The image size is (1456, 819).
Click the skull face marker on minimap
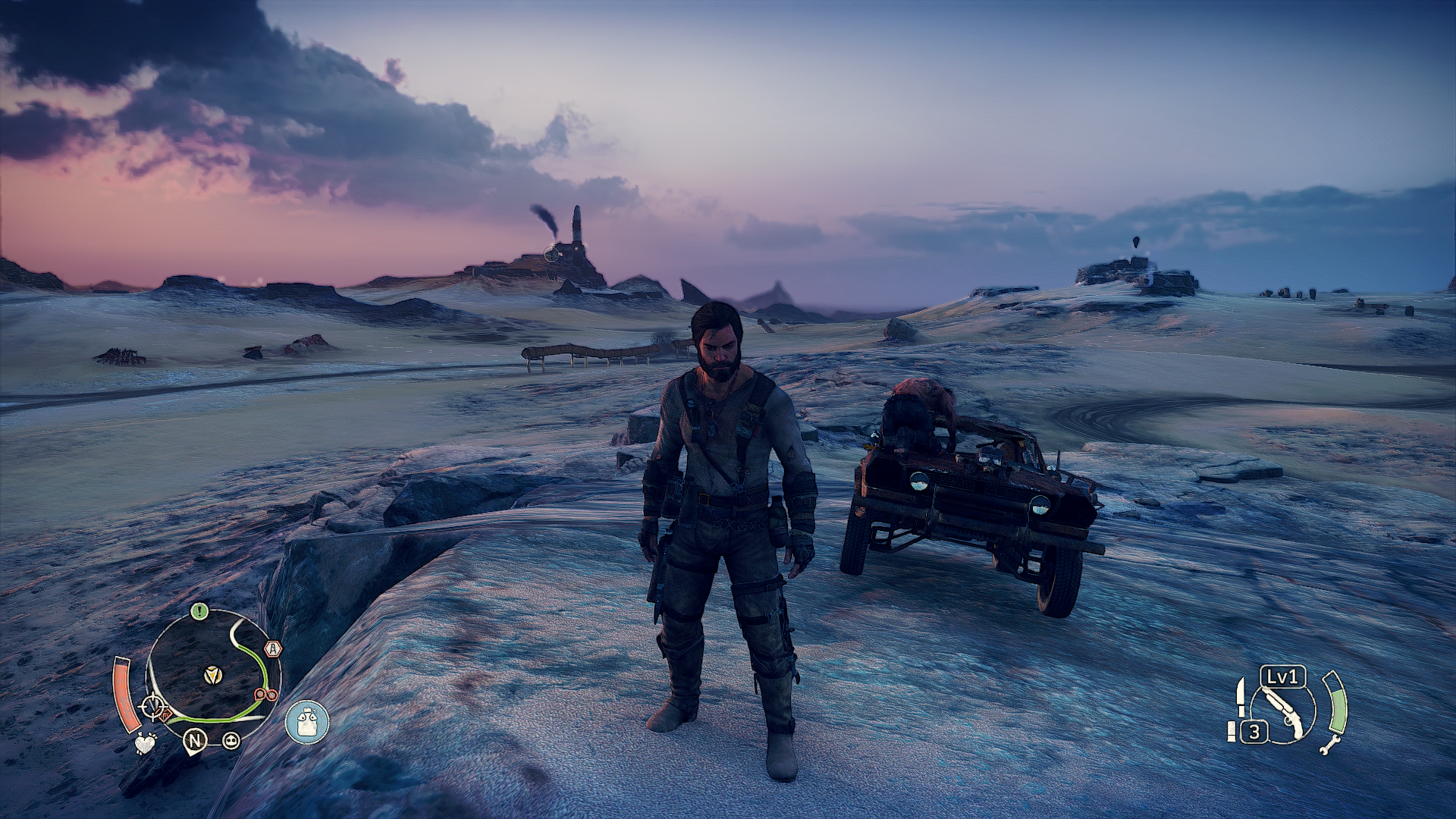tap(231, 740)
